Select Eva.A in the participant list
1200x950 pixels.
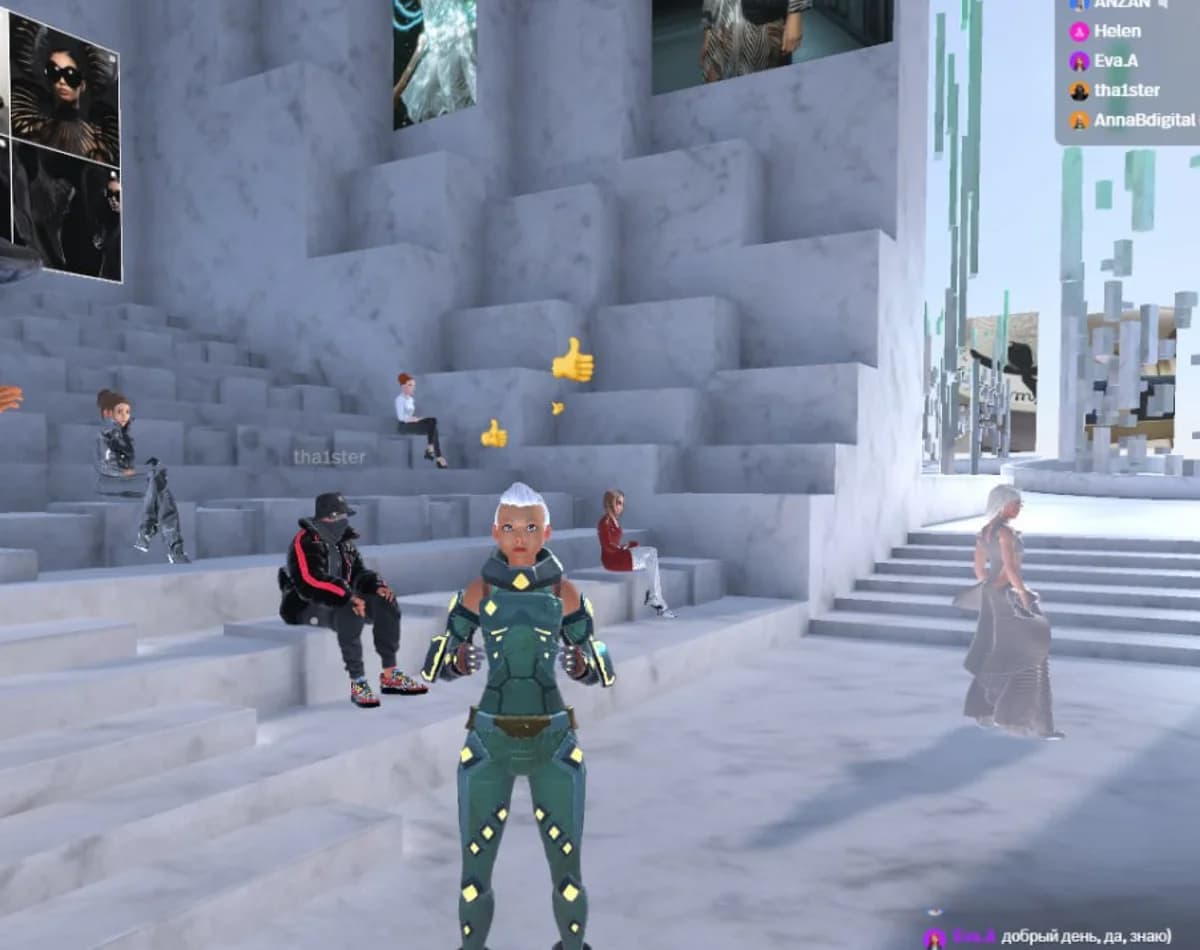(x=1118, y=61)
